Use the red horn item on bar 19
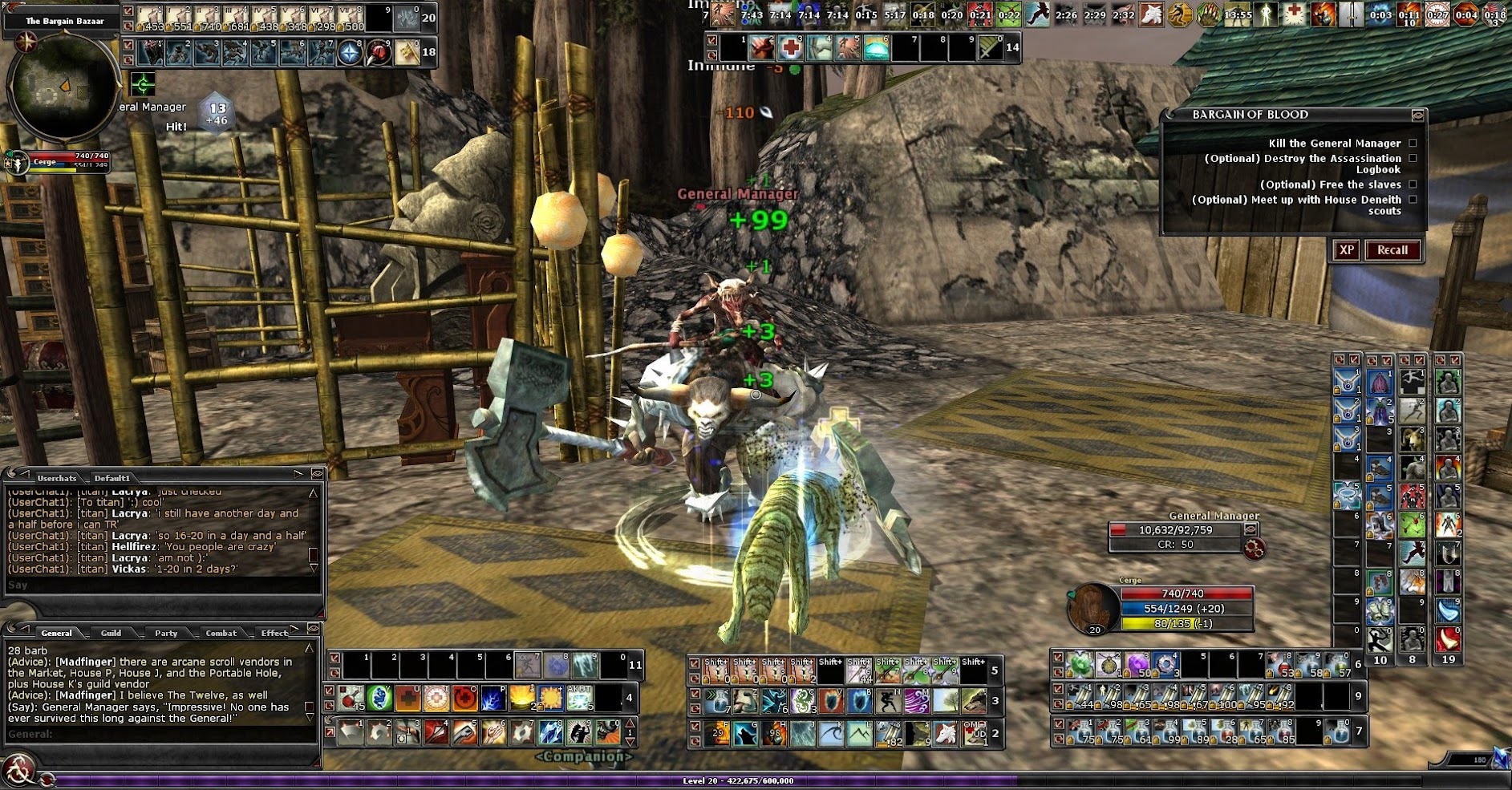1512x790 pixels. (x=1447, y=639)
